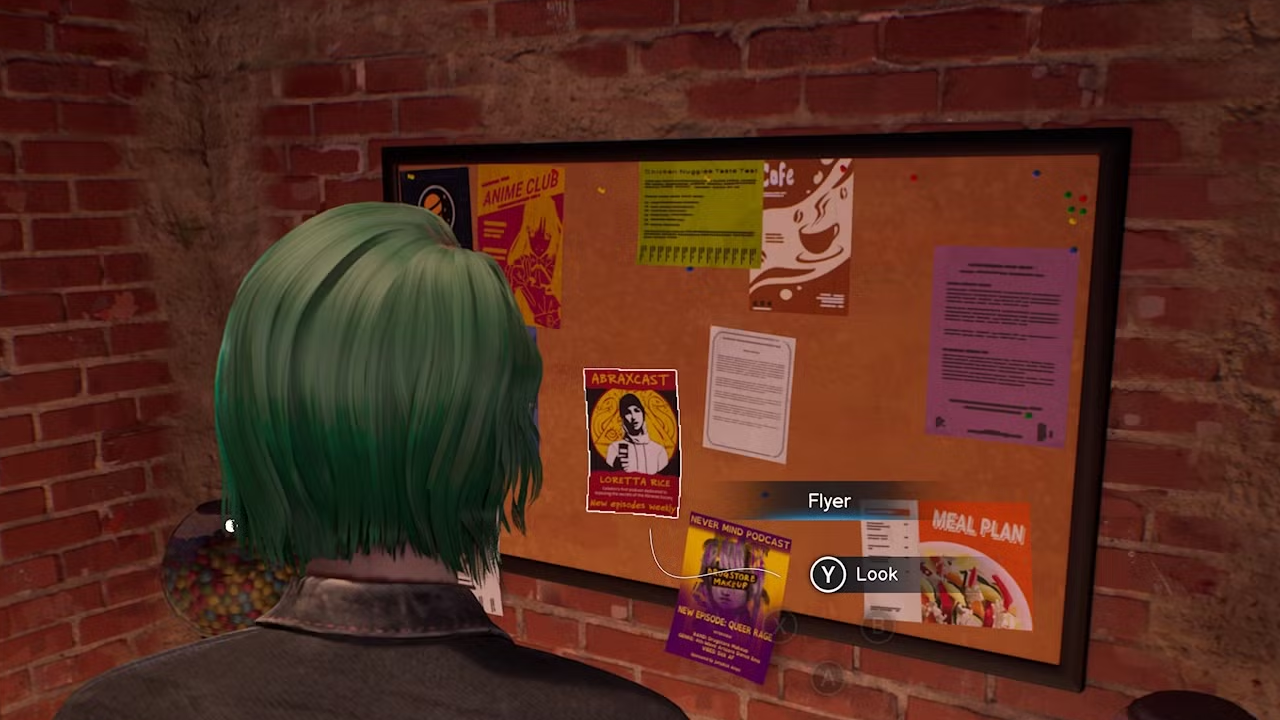Toggle the red pushpin at the top of the board

912,177
